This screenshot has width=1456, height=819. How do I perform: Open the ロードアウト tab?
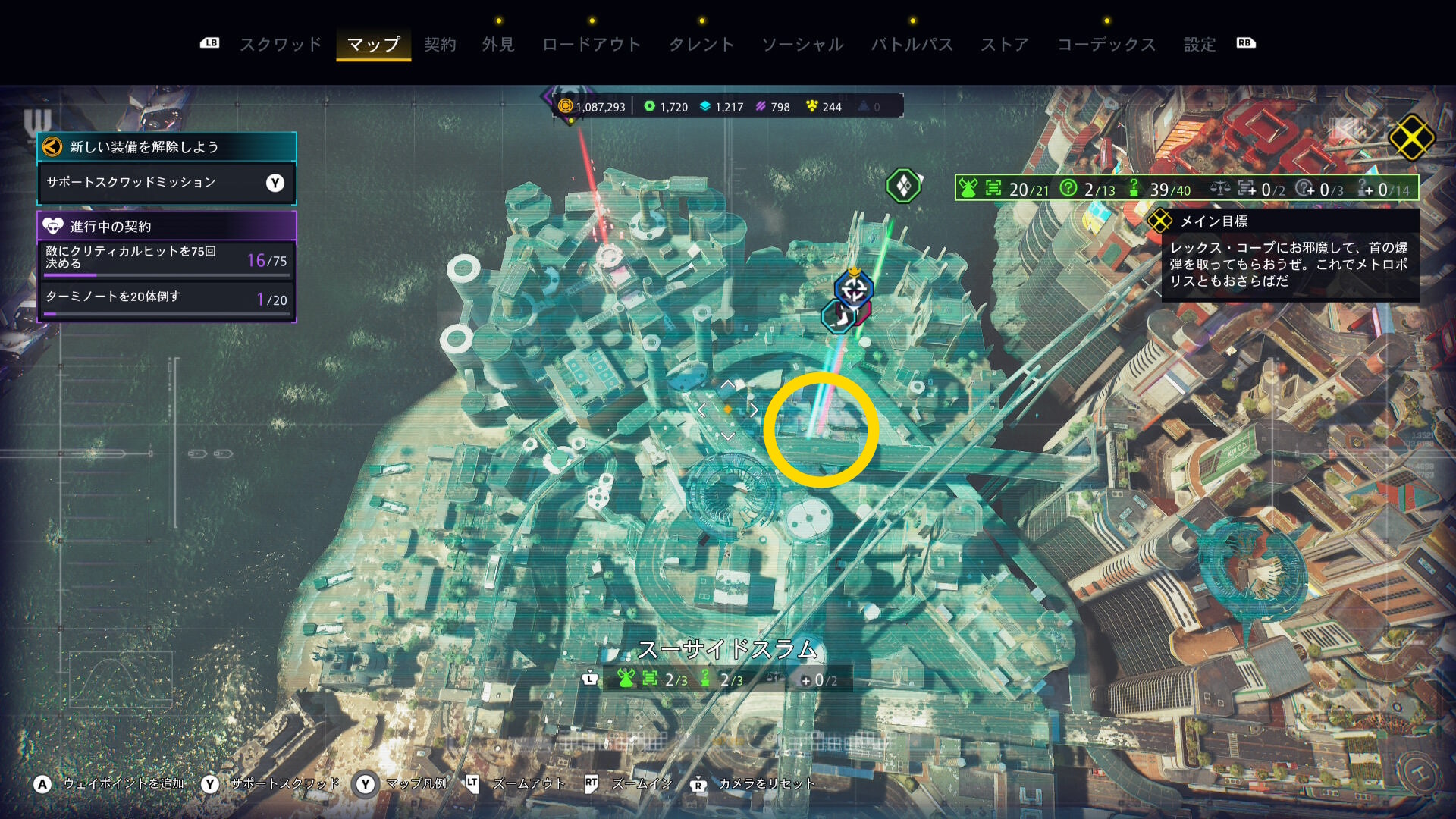pyautogui.click(x=591, y=45)
